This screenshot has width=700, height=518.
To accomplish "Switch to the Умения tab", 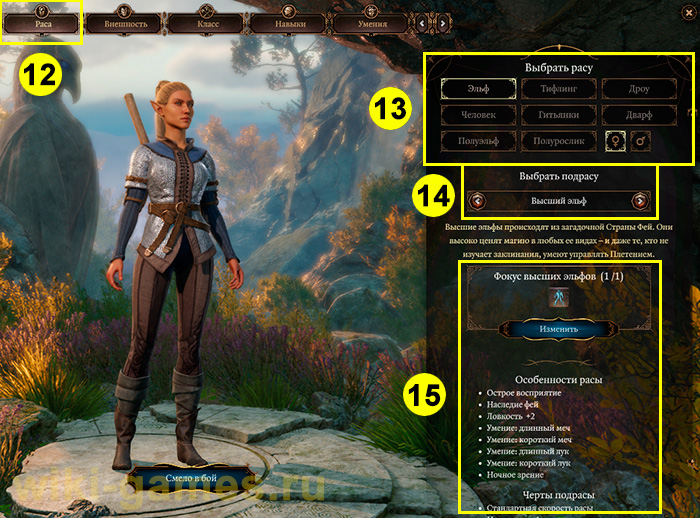I will [x=371, y=21].
